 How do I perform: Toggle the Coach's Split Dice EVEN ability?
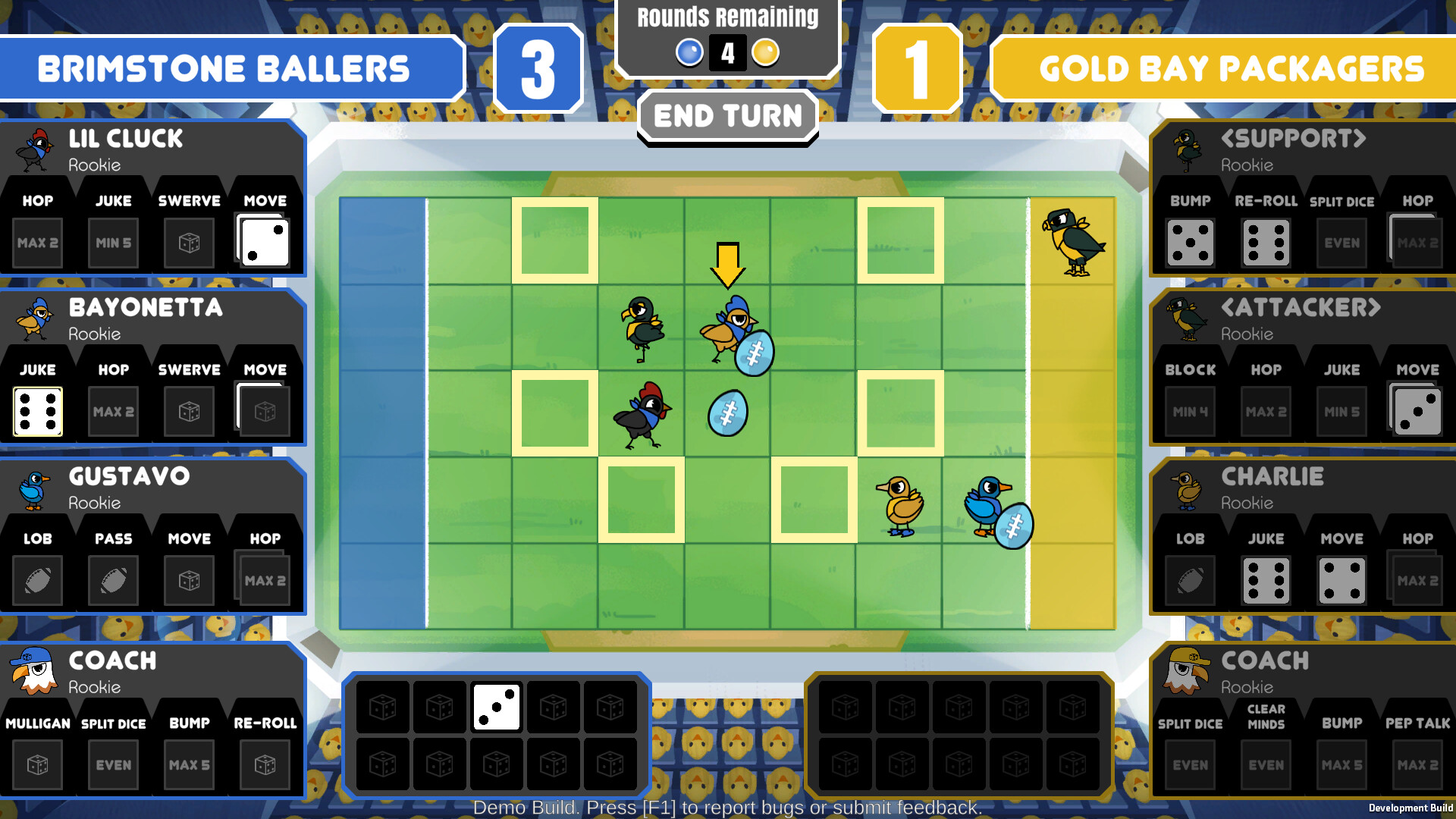coord(112,764)
